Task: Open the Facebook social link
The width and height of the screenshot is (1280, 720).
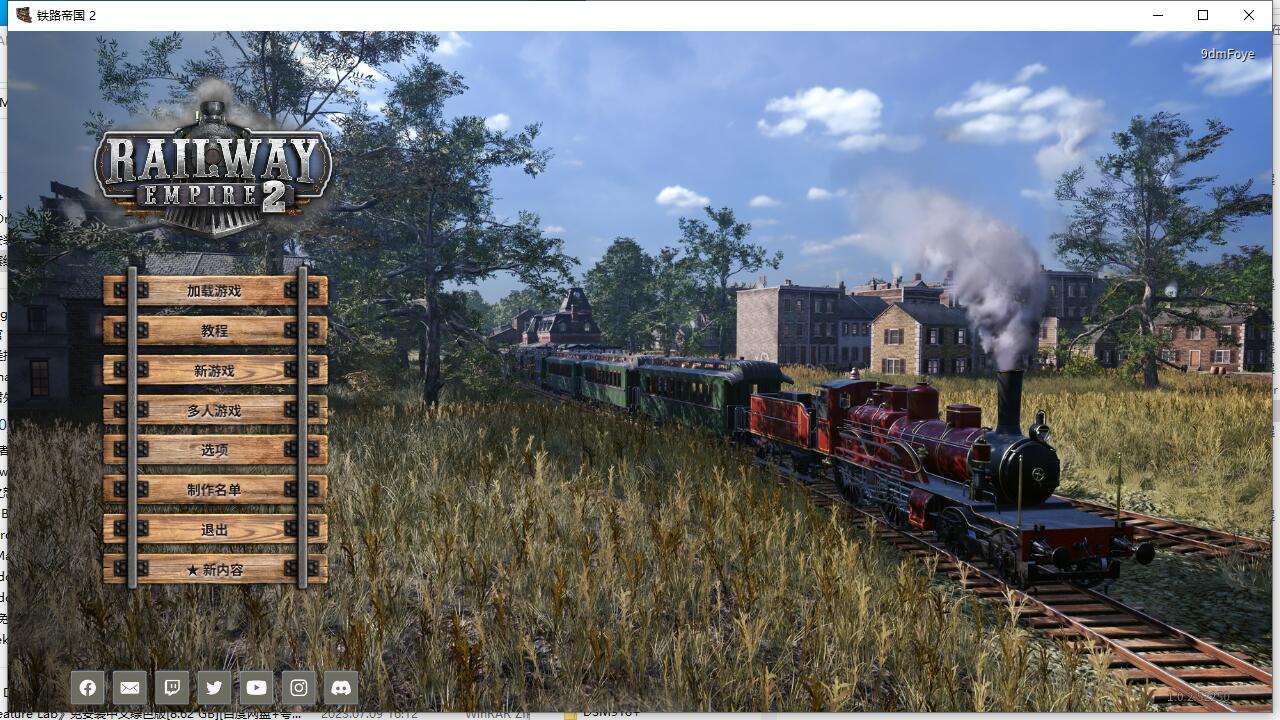Action: (x=88, y=687)
